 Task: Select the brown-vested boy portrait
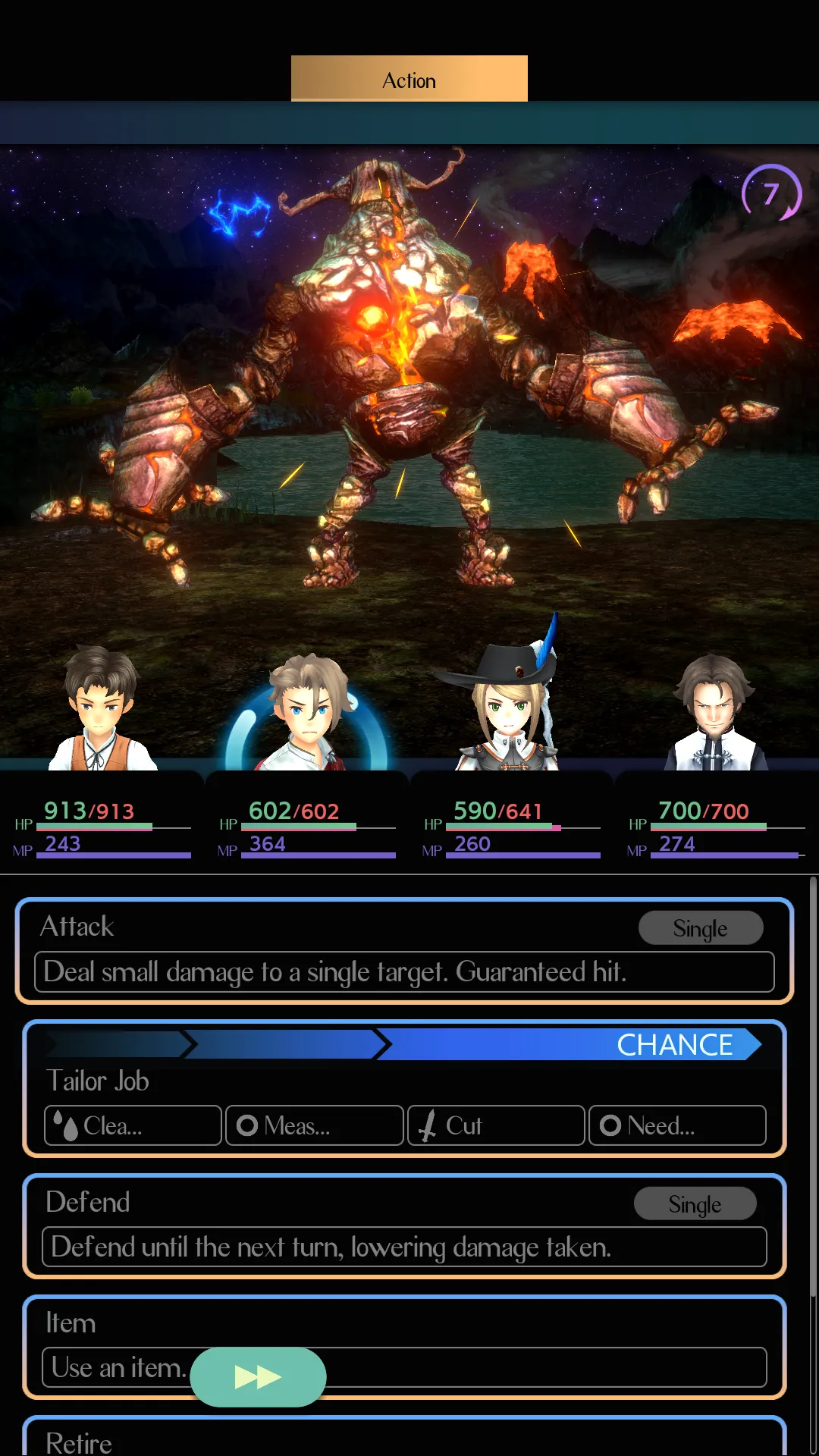[x=102, y=709]
